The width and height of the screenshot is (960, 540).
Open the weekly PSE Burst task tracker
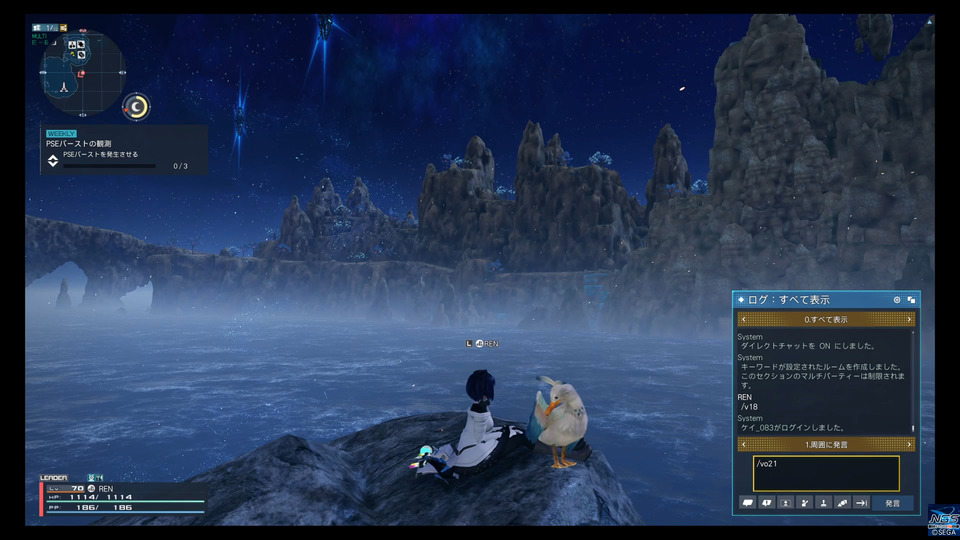click(x=124, y=149)
